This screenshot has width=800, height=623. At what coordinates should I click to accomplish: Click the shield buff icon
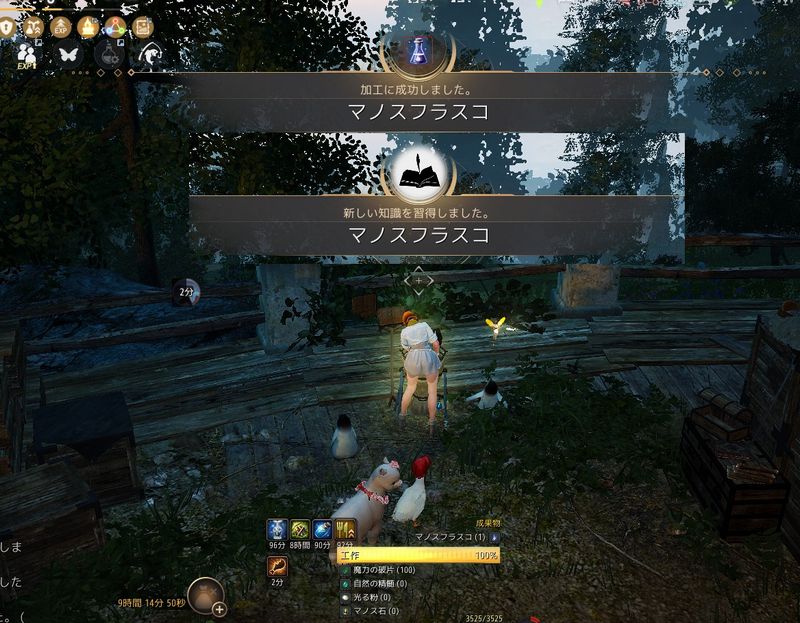point(8,27)
